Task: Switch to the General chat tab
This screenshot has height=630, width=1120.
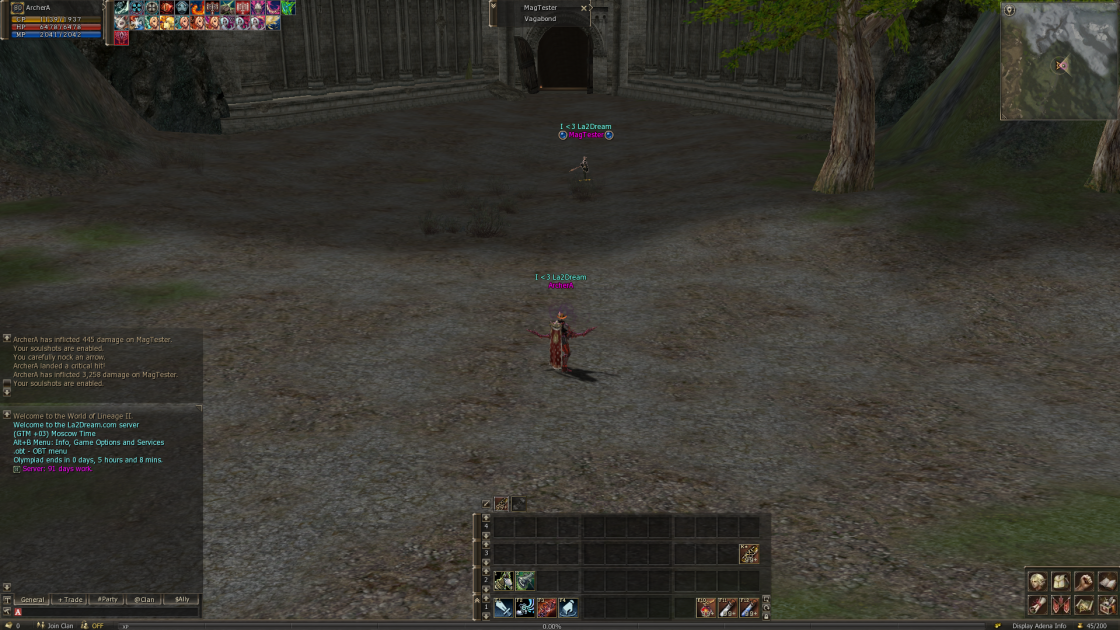Action: pyautogui.click(x=33, y=600)
